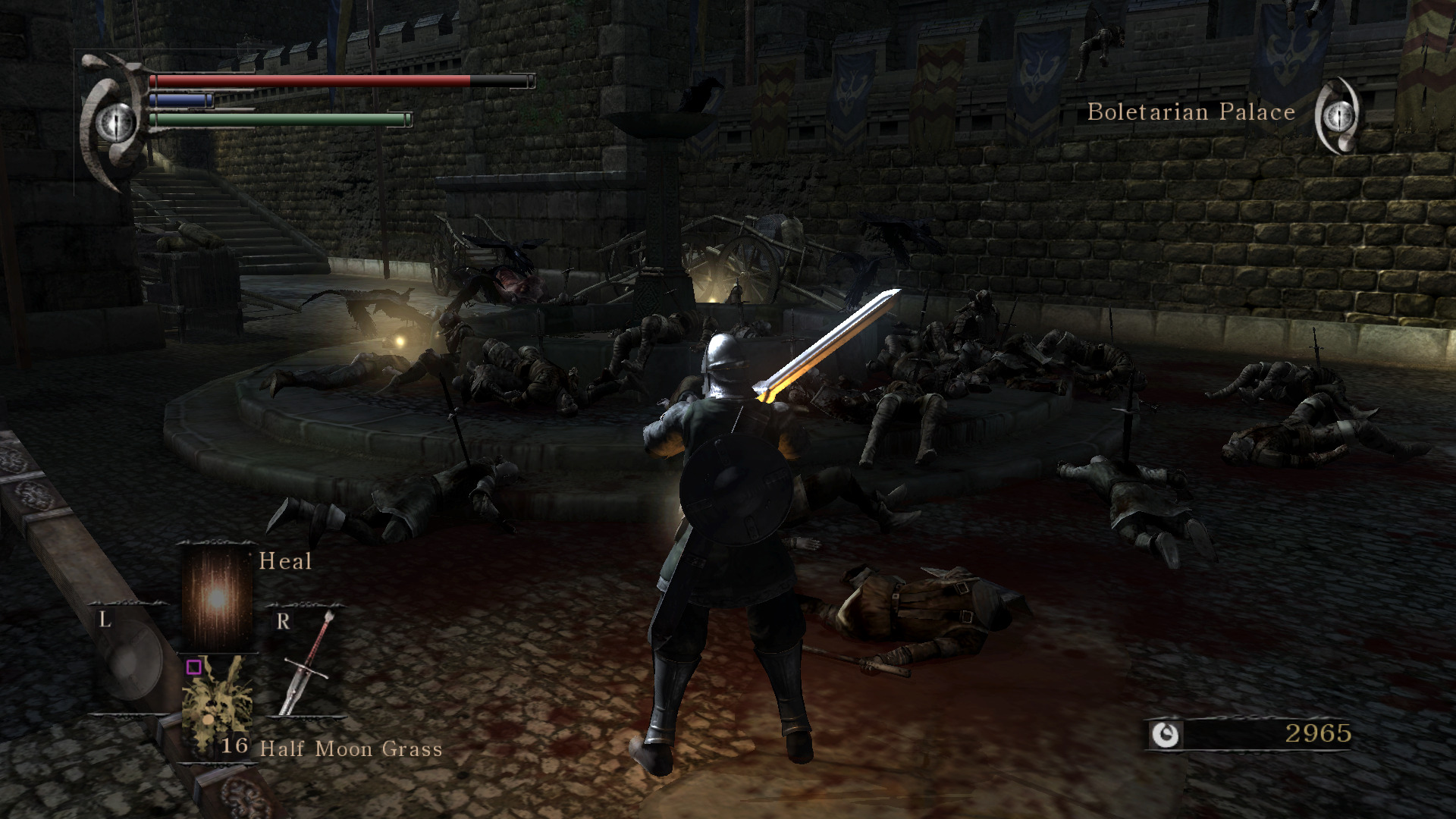Open the MP bar details

(x=182, y=99)
